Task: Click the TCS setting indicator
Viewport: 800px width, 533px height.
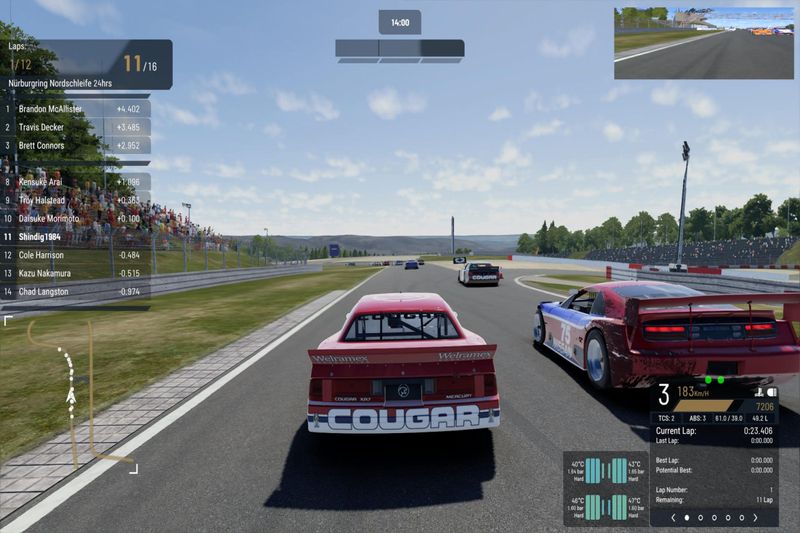Action: (x=667, y=418)
